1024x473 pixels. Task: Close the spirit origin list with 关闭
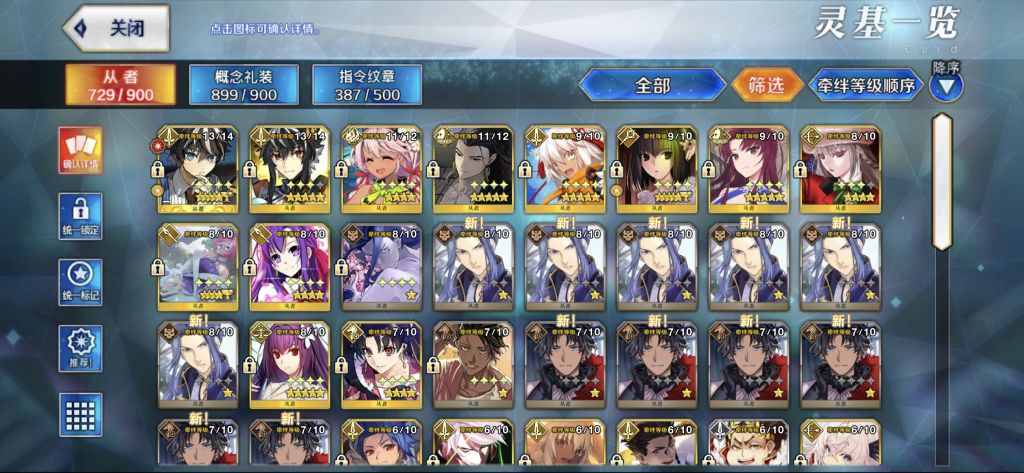point(116,28)
